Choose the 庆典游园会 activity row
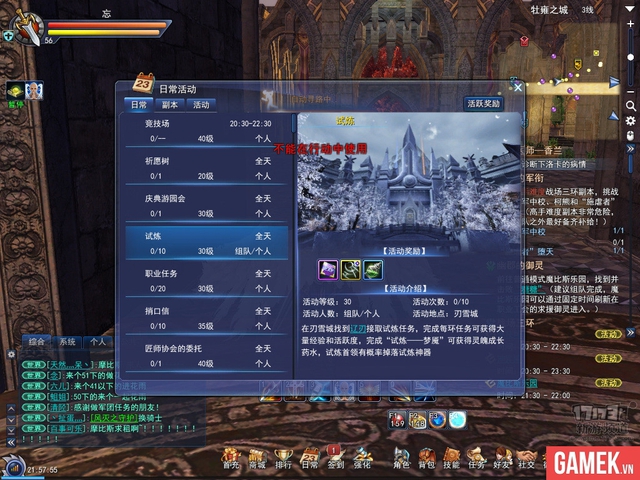Image resolution: width=640 pixels, height=480 pixels. (205, 205)
